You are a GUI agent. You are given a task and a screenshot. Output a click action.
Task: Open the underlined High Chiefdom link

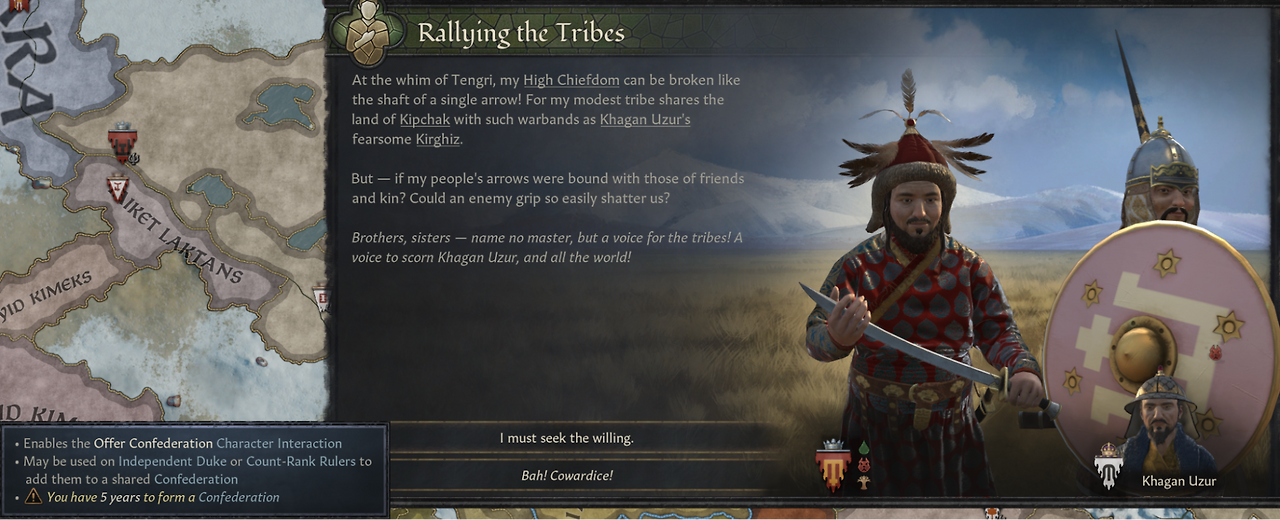(571, 80)
